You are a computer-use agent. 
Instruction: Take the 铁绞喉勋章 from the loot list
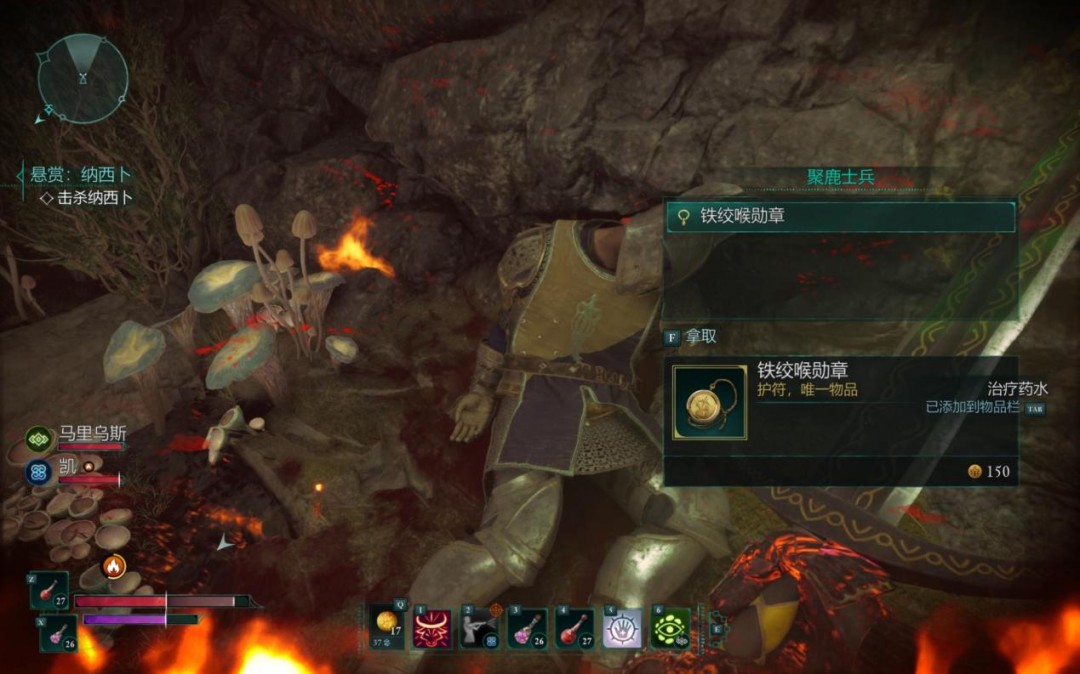click(840, 216)
